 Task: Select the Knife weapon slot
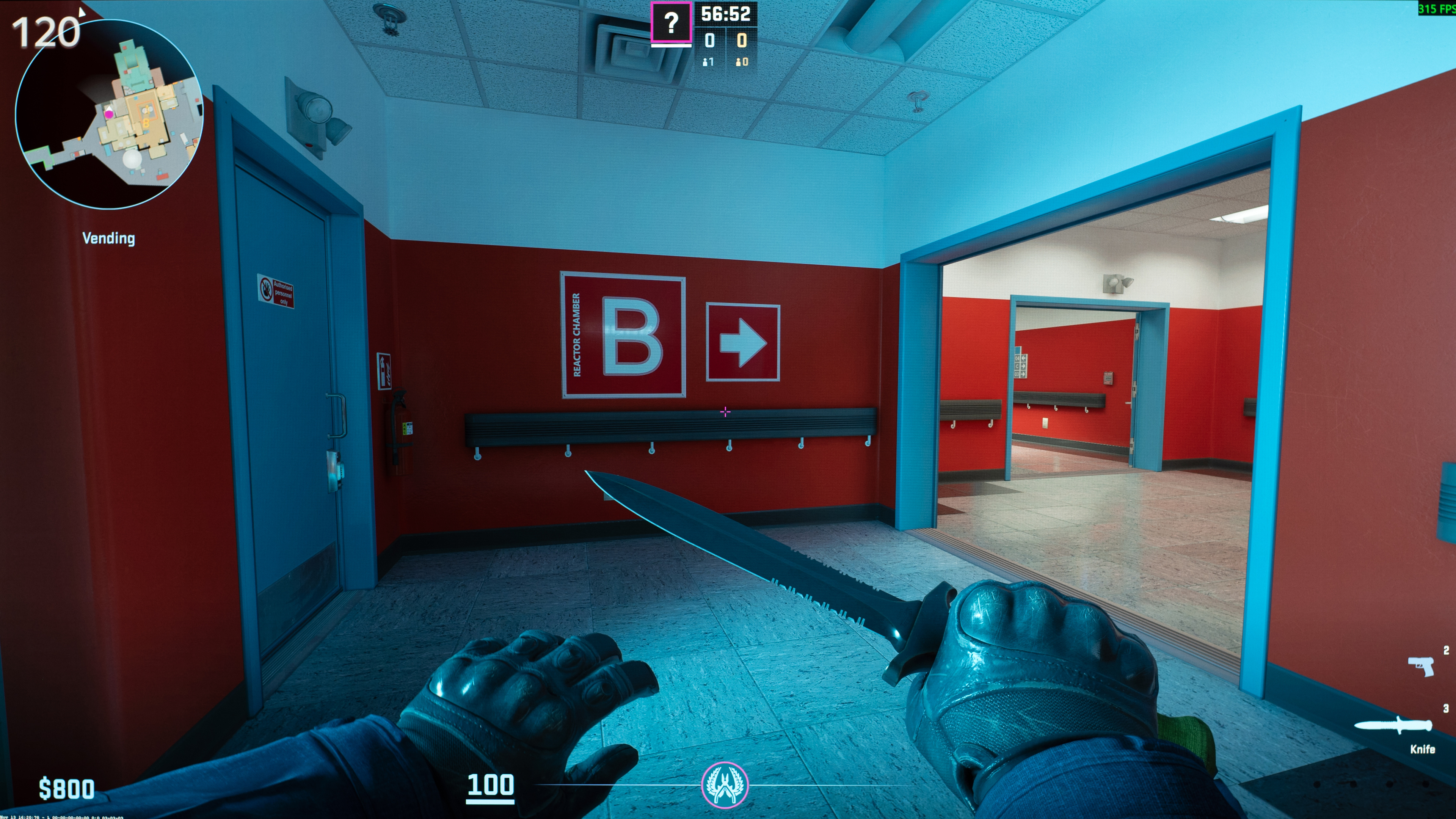(x=1393, y=726)
